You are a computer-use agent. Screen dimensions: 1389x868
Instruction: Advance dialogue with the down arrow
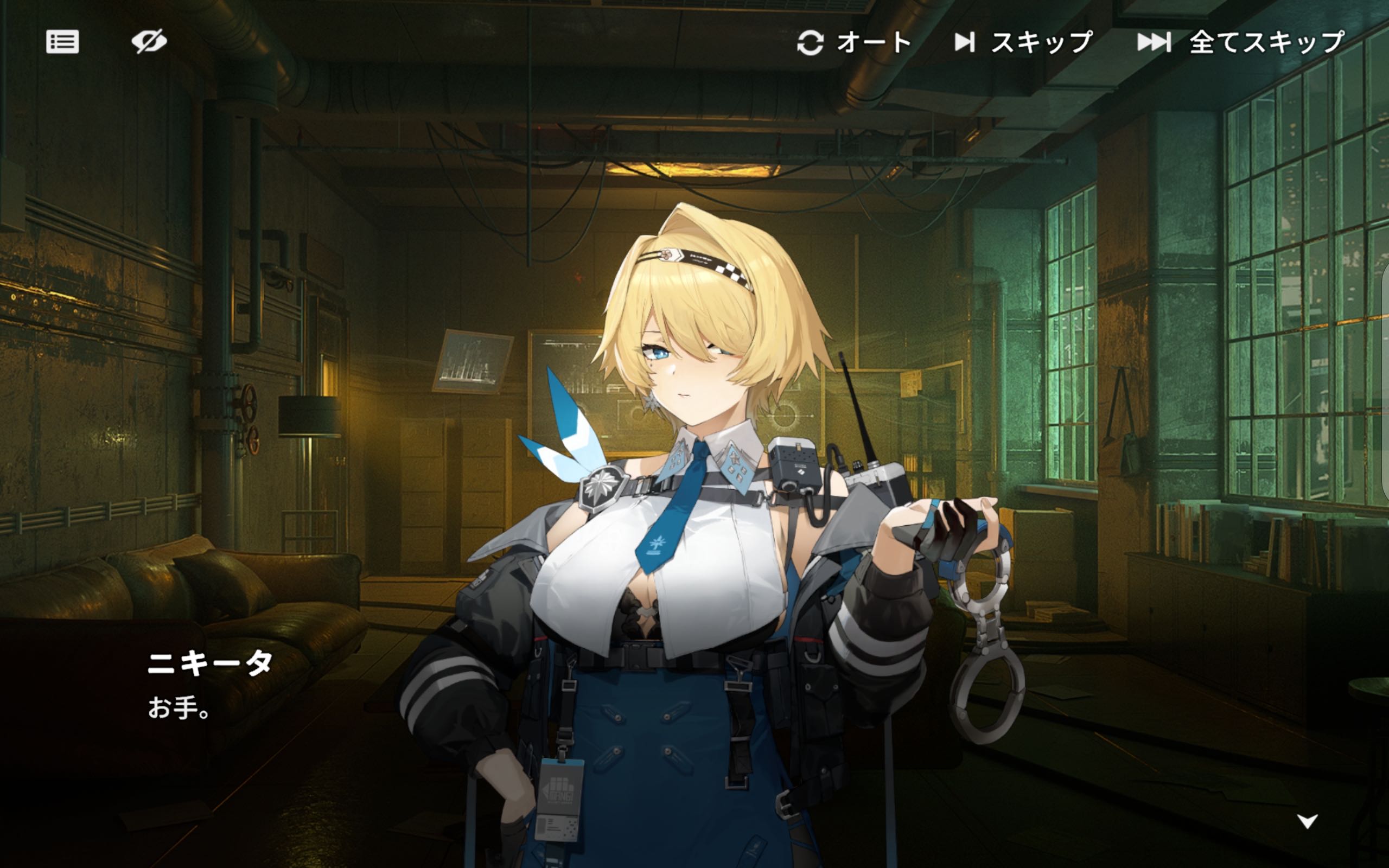[x=1308, y=821]
